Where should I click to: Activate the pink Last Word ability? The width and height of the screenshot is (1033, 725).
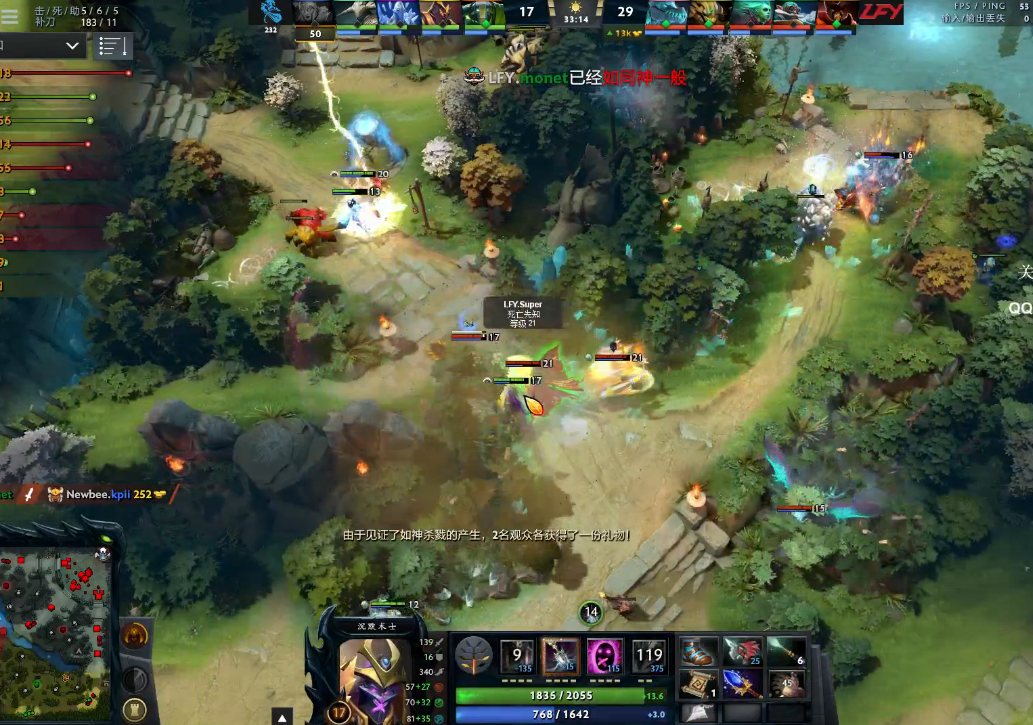coord(604,656)
